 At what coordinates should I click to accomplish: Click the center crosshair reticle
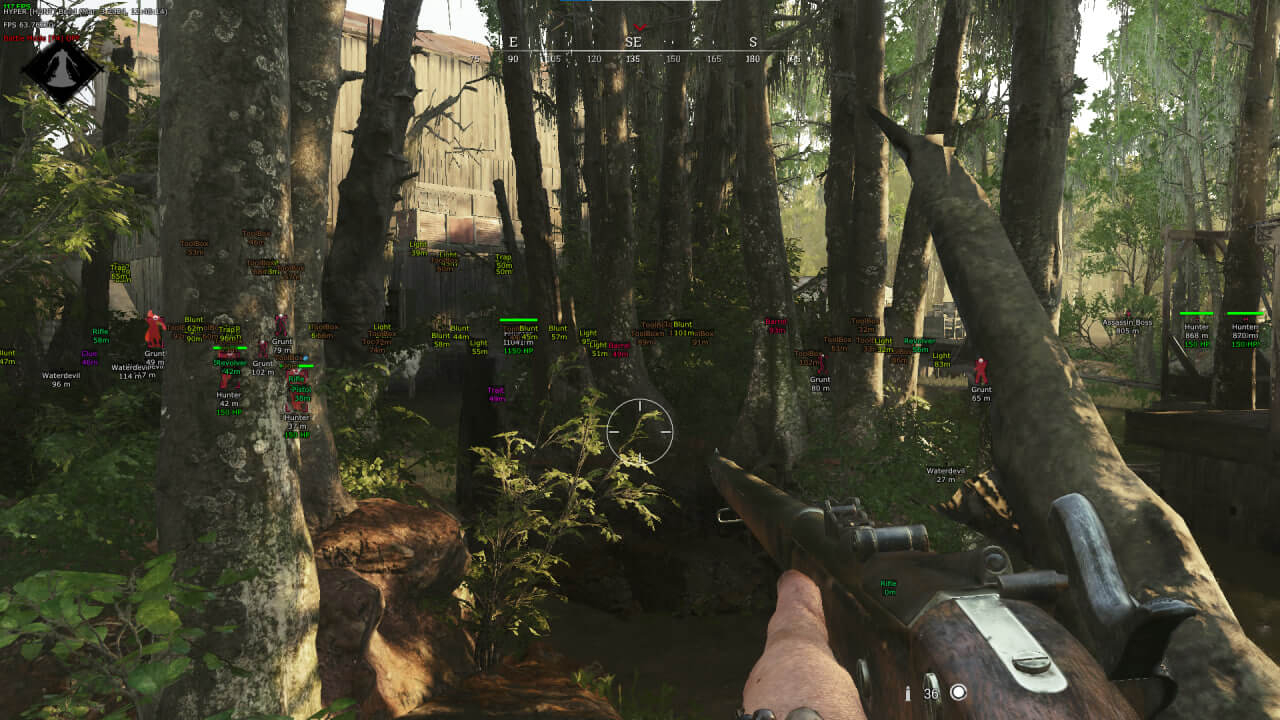point(639,430)
